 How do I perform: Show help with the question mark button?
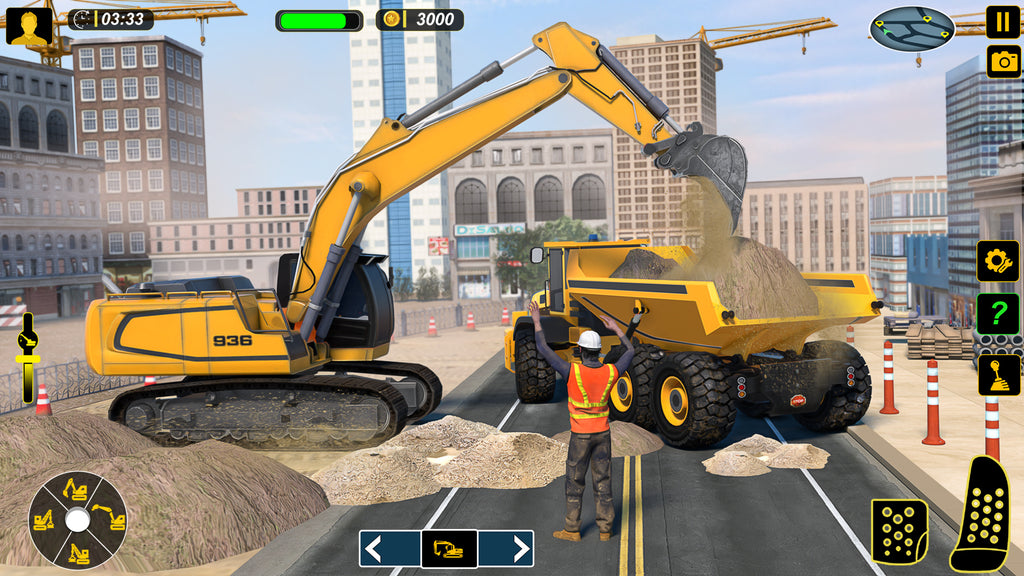tap(997, 315)
